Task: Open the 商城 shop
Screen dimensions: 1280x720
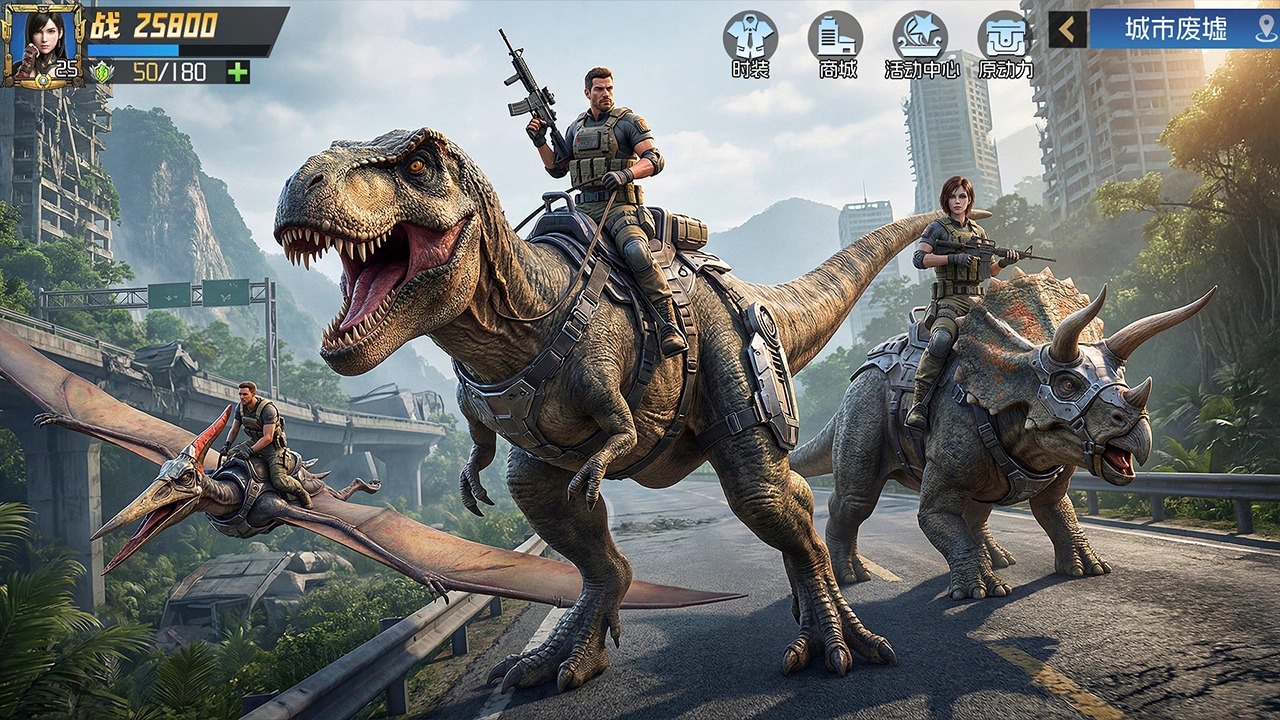Action: (835, 44)
